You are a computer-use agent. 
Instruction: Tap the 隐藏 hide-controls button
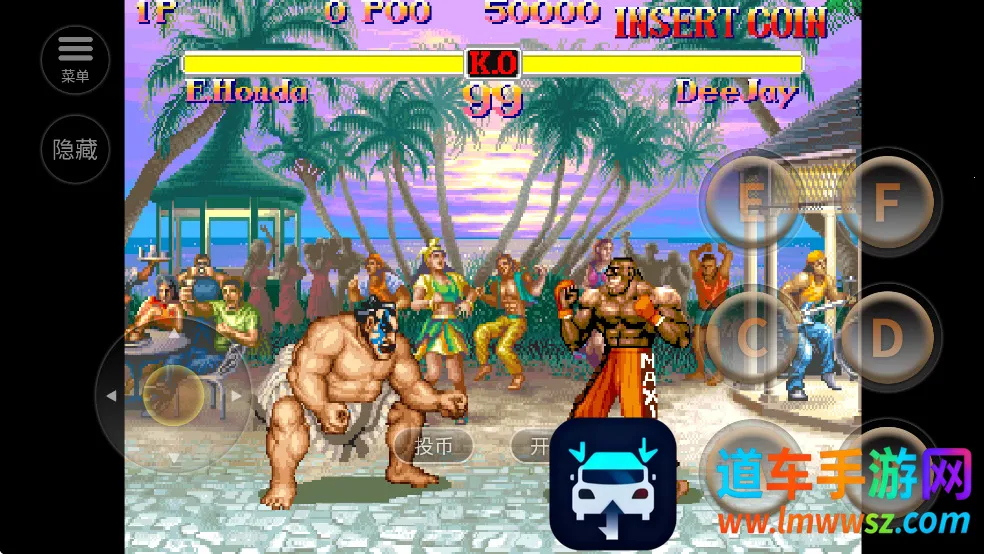click(x=75, y=150)
